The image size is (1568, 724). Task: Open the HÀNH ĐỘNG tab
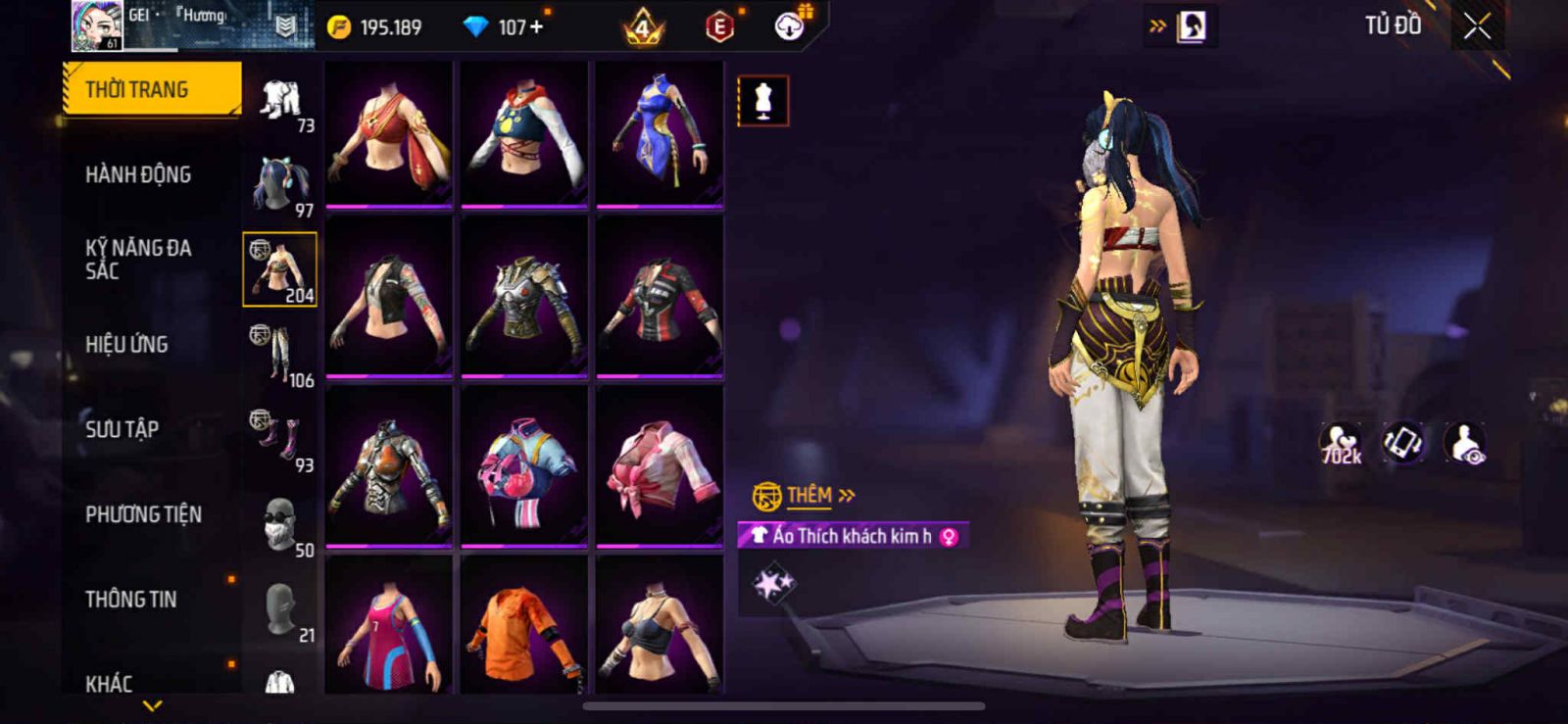click(x=138, y=174)
